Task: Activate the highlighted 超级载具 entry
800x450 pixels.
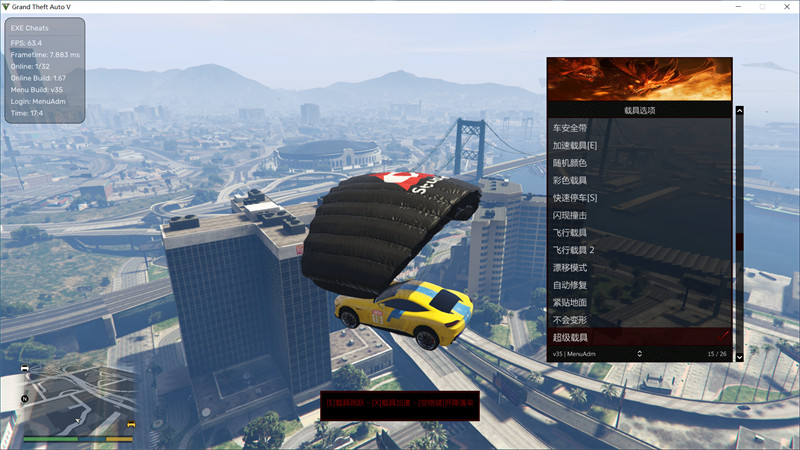Action: click(x=571, y=337)
